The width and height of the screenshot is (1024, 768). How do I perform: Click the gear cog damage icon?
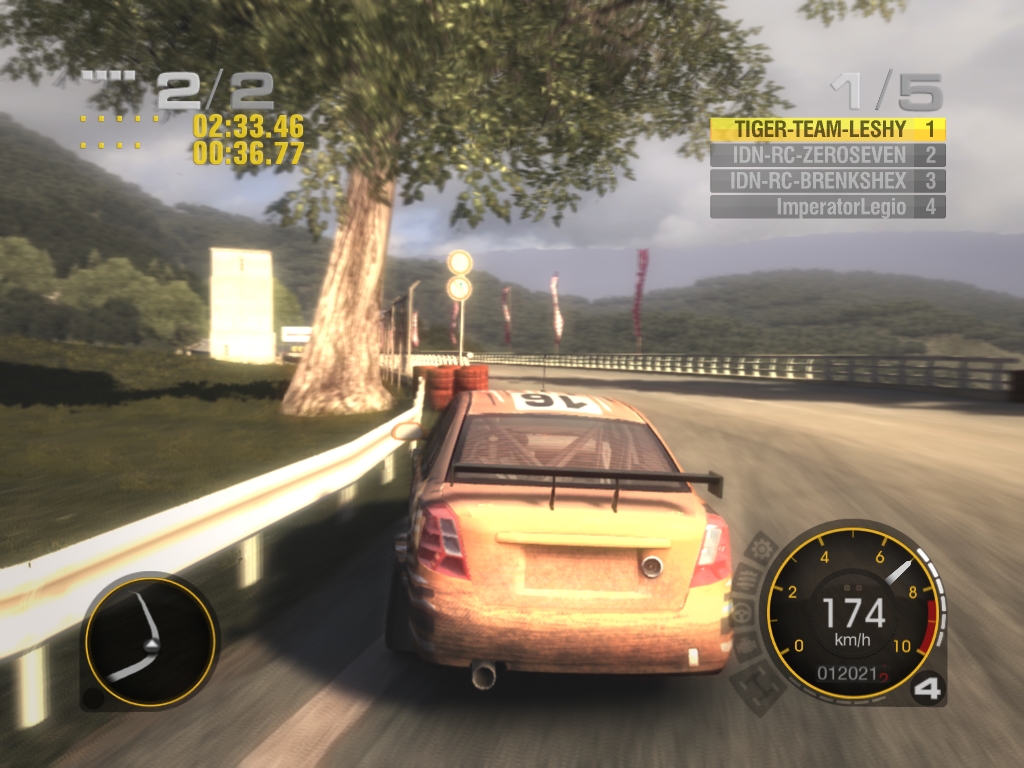[x=762, y=548]
